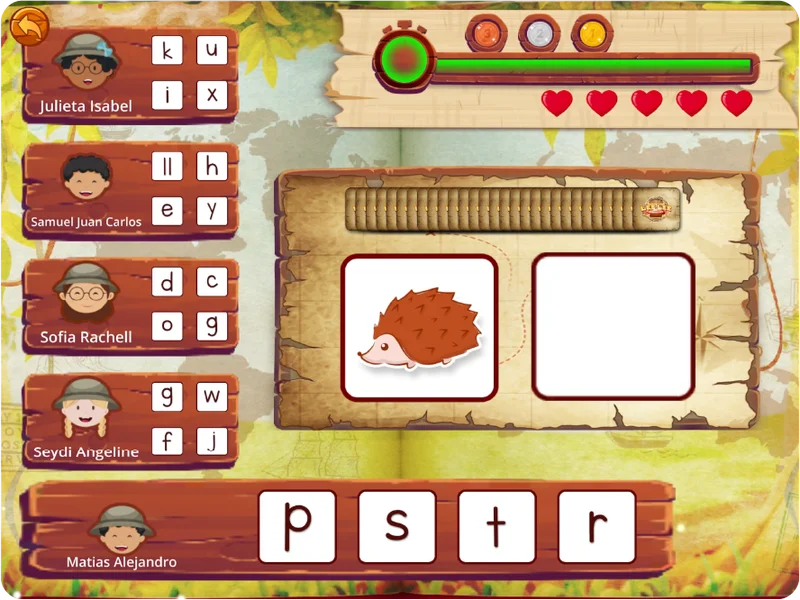
Task: Select Julieta Isabel's letter x tile
Action: coord(212,95)
